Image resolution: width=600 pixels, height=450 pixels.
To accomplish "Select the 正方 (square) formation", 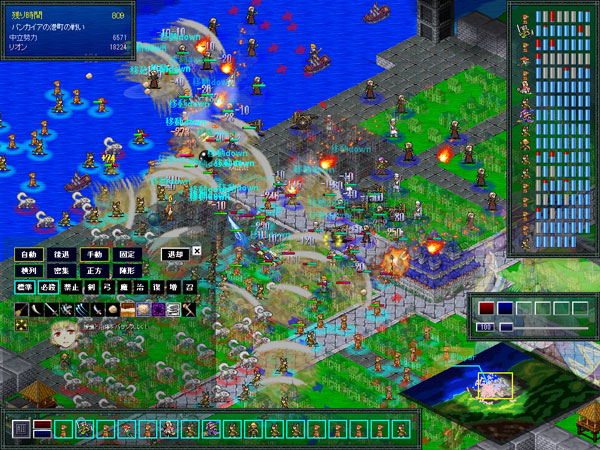I will click(94, 271).
